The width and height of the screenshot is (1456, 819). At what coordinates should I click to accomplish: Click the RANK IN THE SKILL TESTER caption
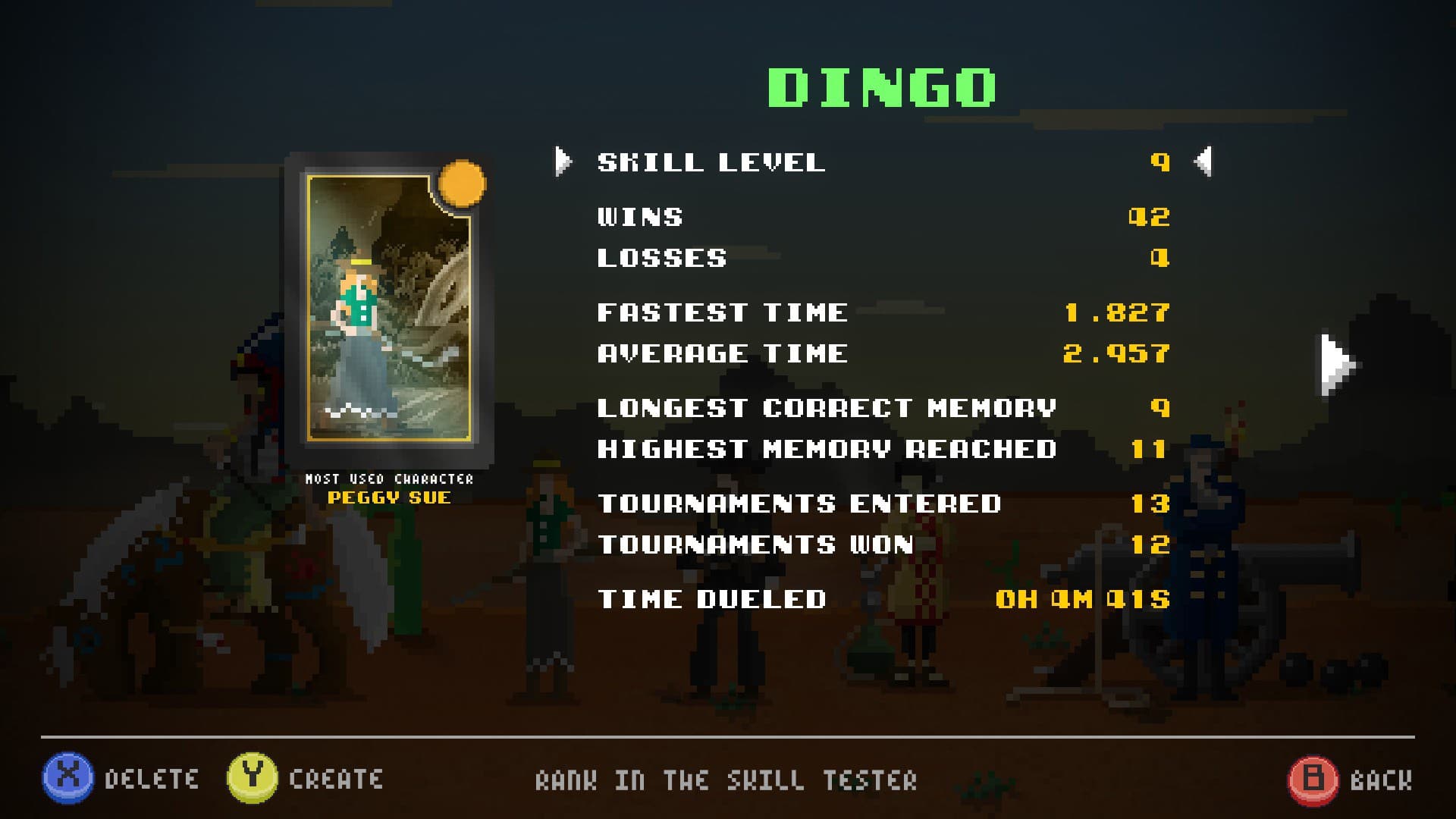pyautogui.click(x=726, y=780)
